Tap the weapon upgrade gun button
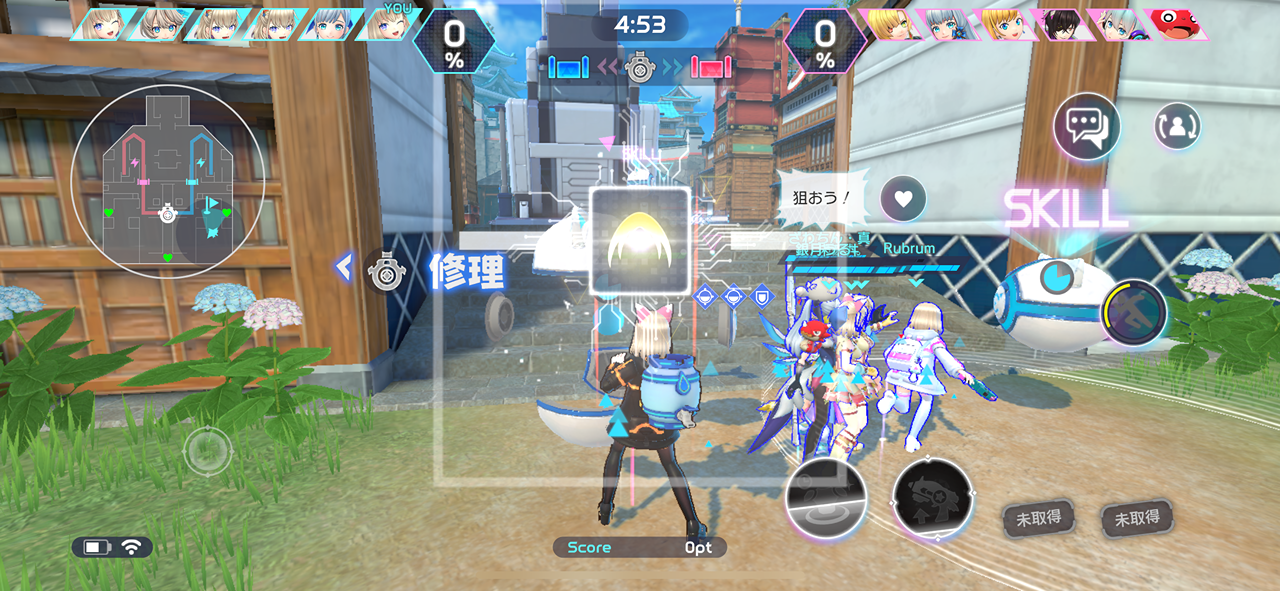The height and width of the screenshot is (591, 1280). click(x=932, y=499)
